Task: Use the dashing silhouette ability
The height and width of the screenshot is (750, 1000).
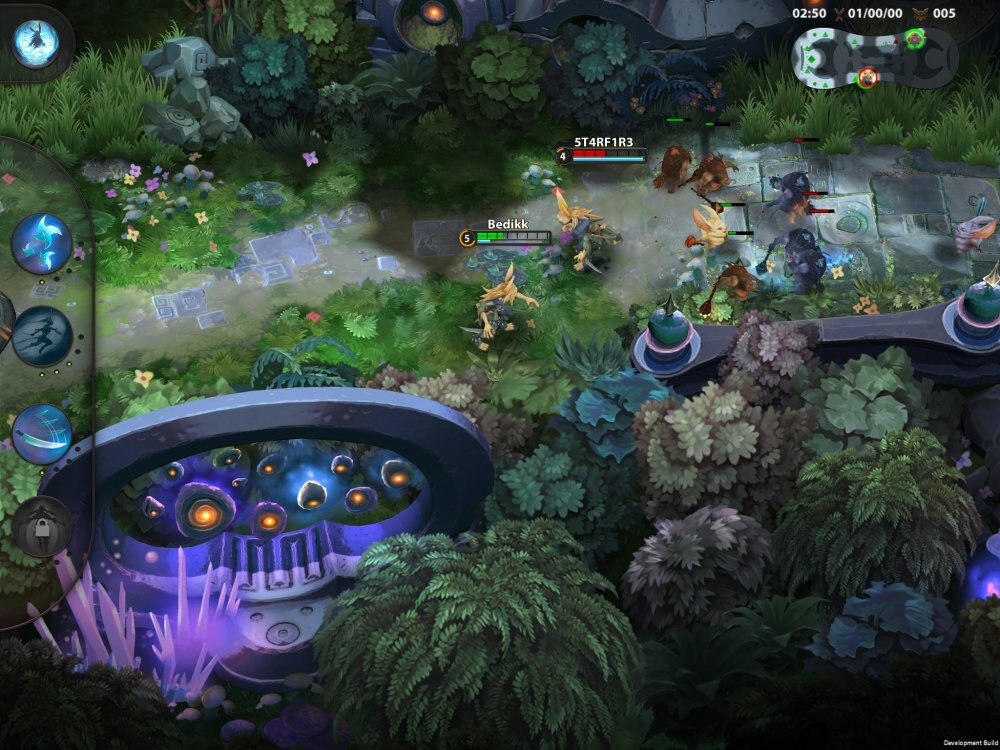Action: 42,336
